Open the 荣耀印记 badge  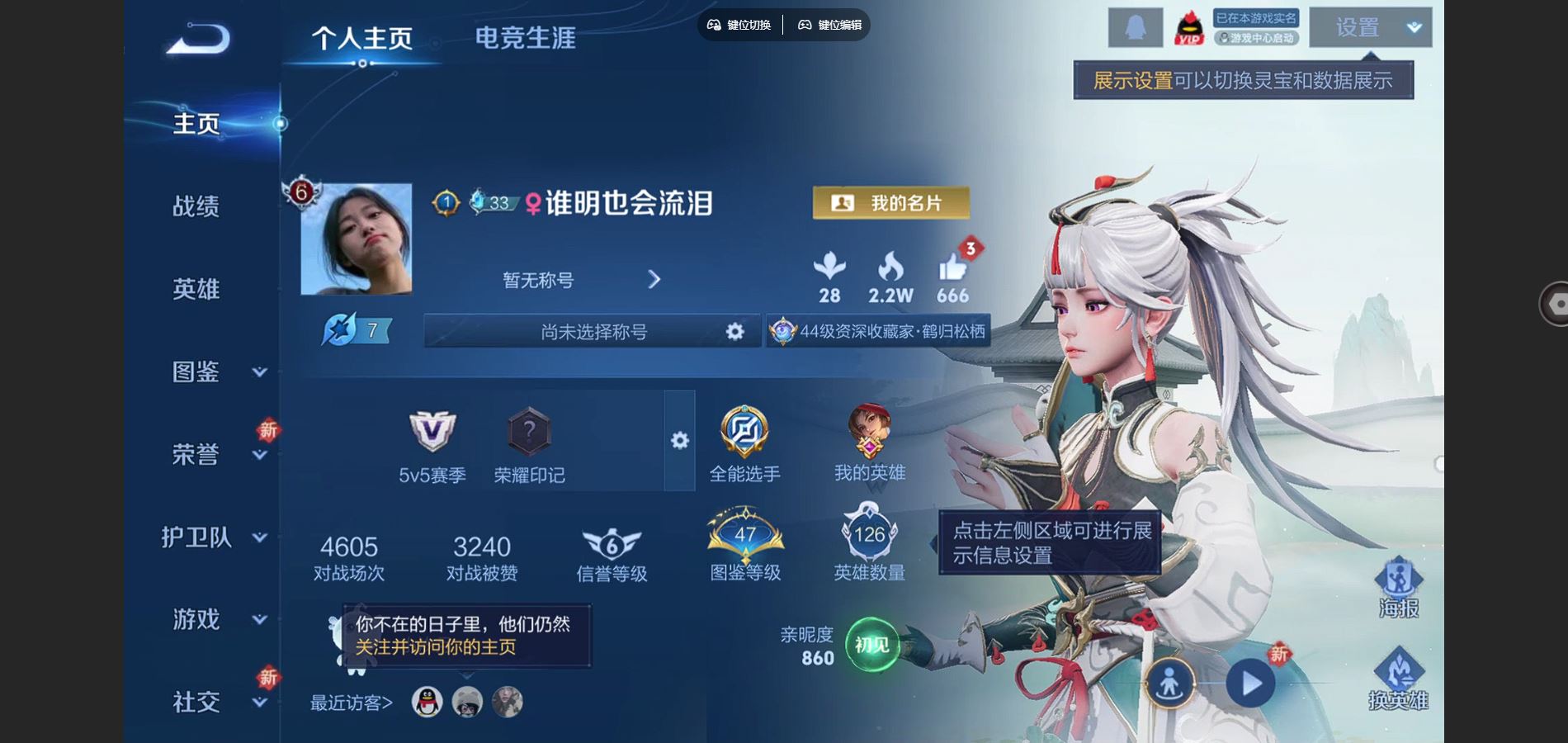tap(529, 447)
